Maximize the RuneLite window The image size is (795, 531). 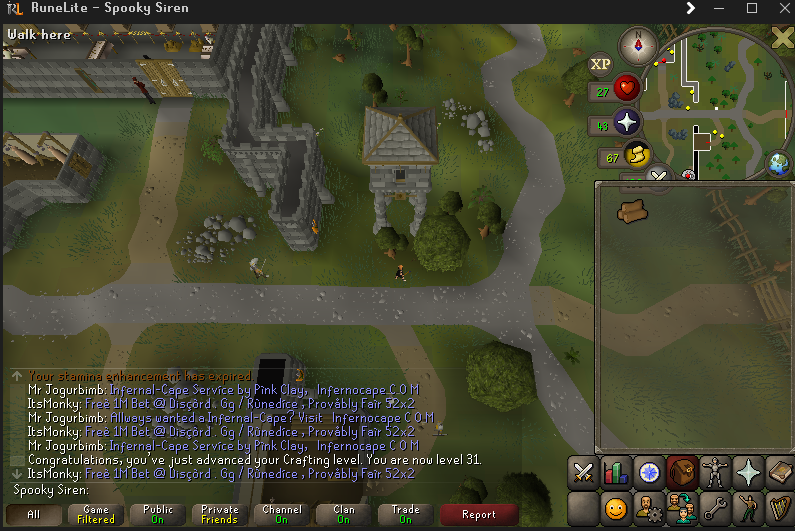point(752,8)
